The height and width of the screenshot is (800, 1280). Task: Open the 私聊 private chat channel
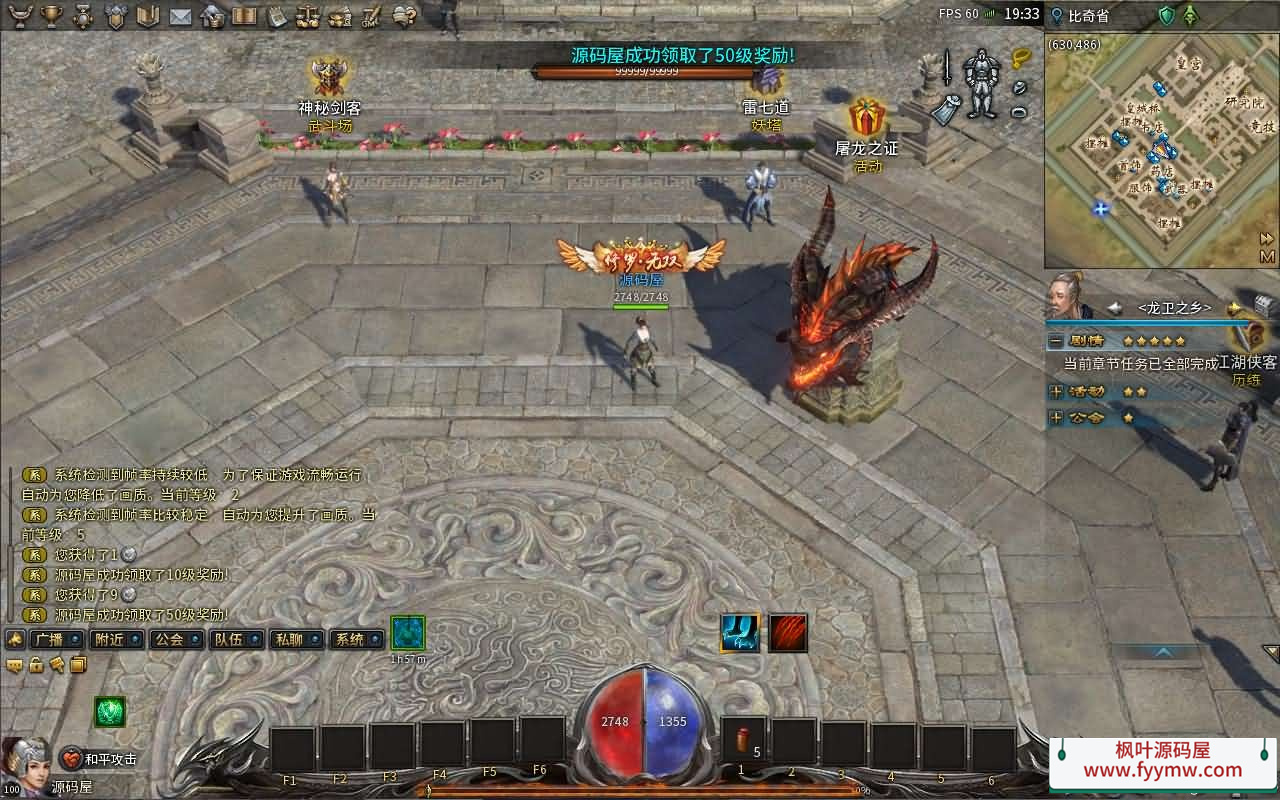tap(297, 639)
